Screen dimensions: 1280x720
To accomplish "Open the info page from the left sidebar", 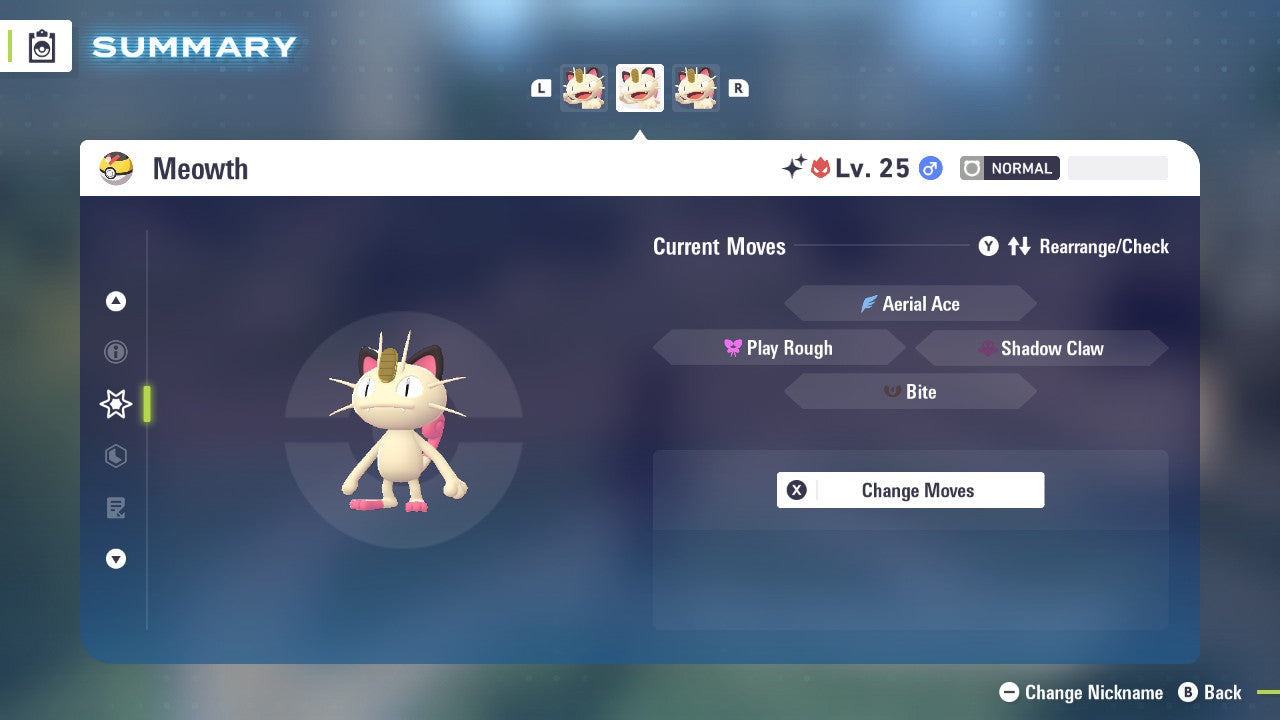I will [x=116, y=352].
